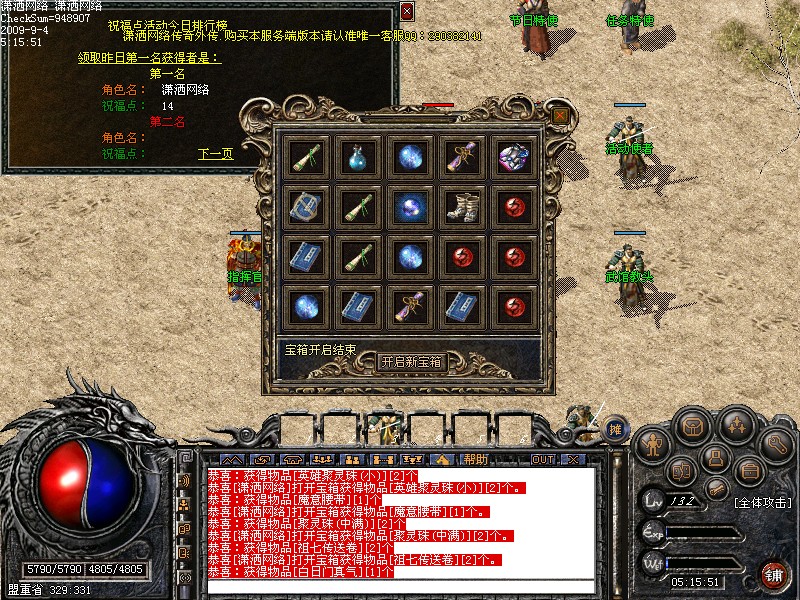Open the 摊 stall button
This screenshot has width=800, height=600.
616,429
